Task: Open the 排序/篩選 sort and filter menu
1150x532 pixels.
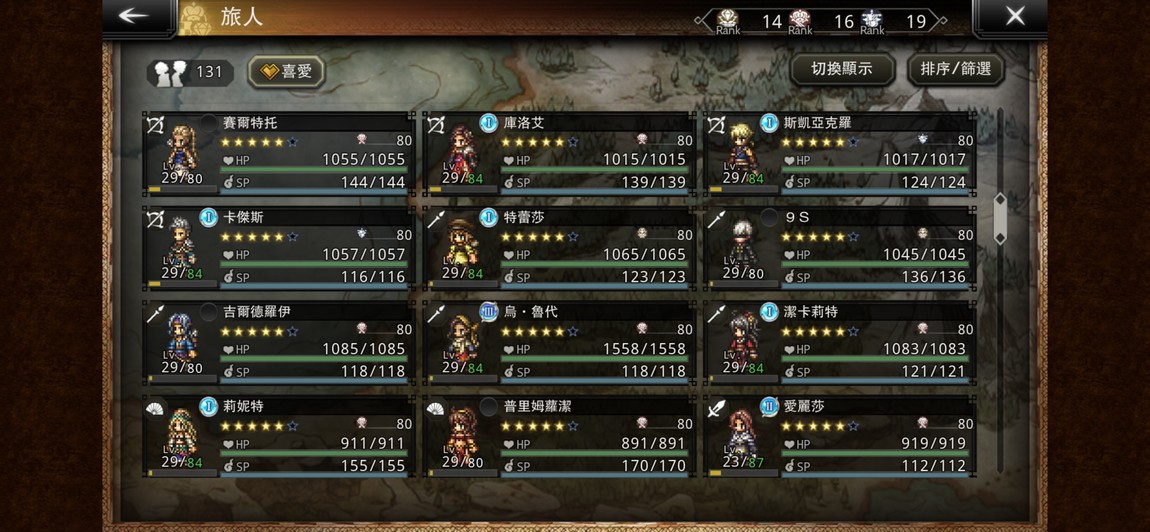Action: click(x=955, y=69)
